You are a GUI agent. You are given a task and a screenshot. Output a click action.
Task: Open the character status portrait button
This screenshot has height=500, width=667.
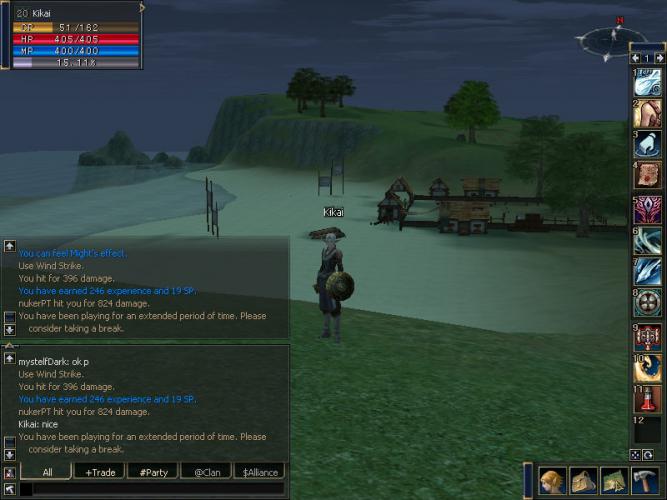pyautogui.click(x=552, y=482)
